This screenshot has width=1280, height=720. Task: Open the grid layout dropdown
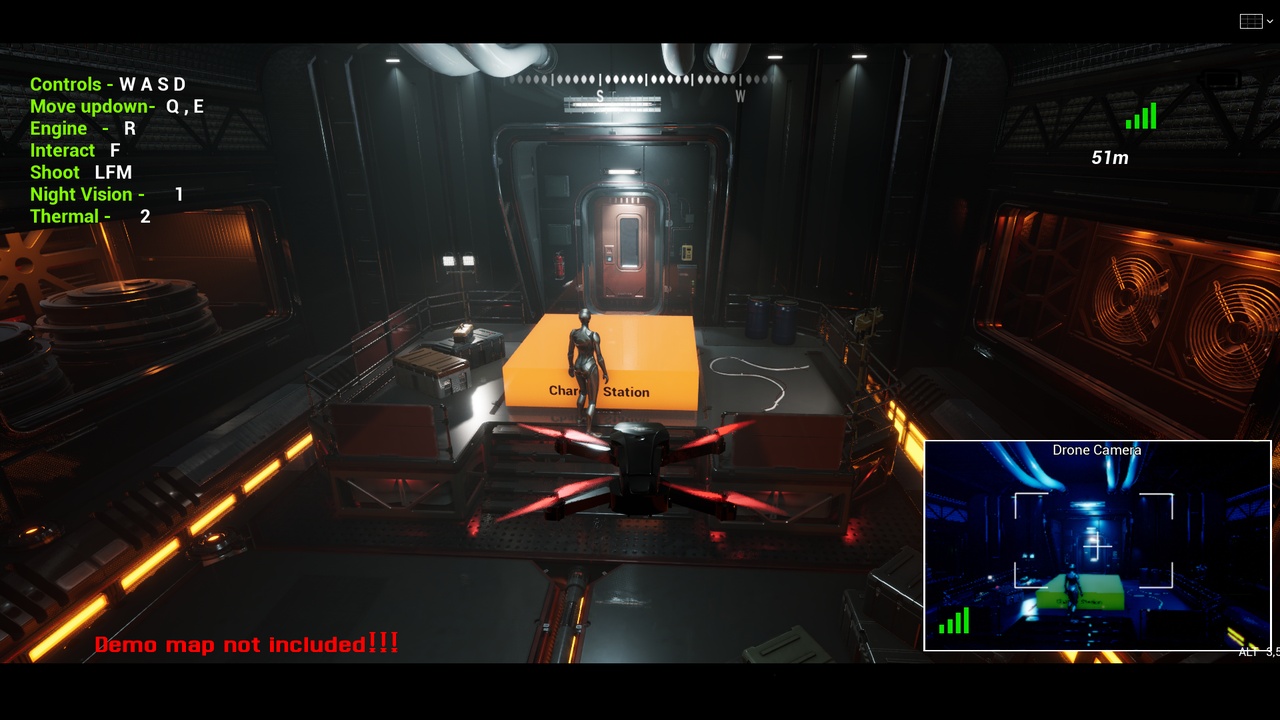click(1252, 21)
